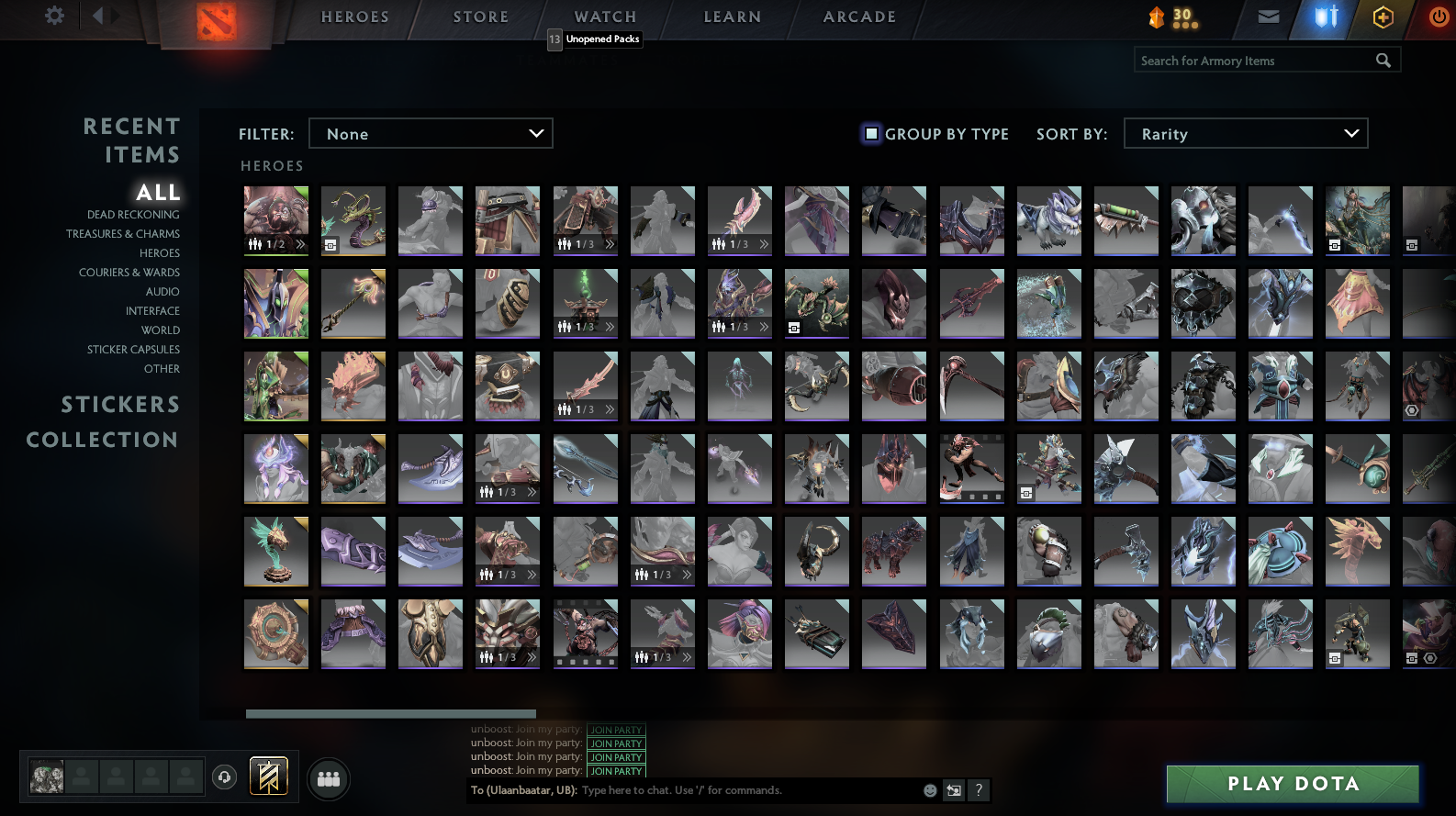The height and width of the screenshot is (816, 1456).
Task: Click the gold guild banner emblem
Action: click(x=267, y=777)
